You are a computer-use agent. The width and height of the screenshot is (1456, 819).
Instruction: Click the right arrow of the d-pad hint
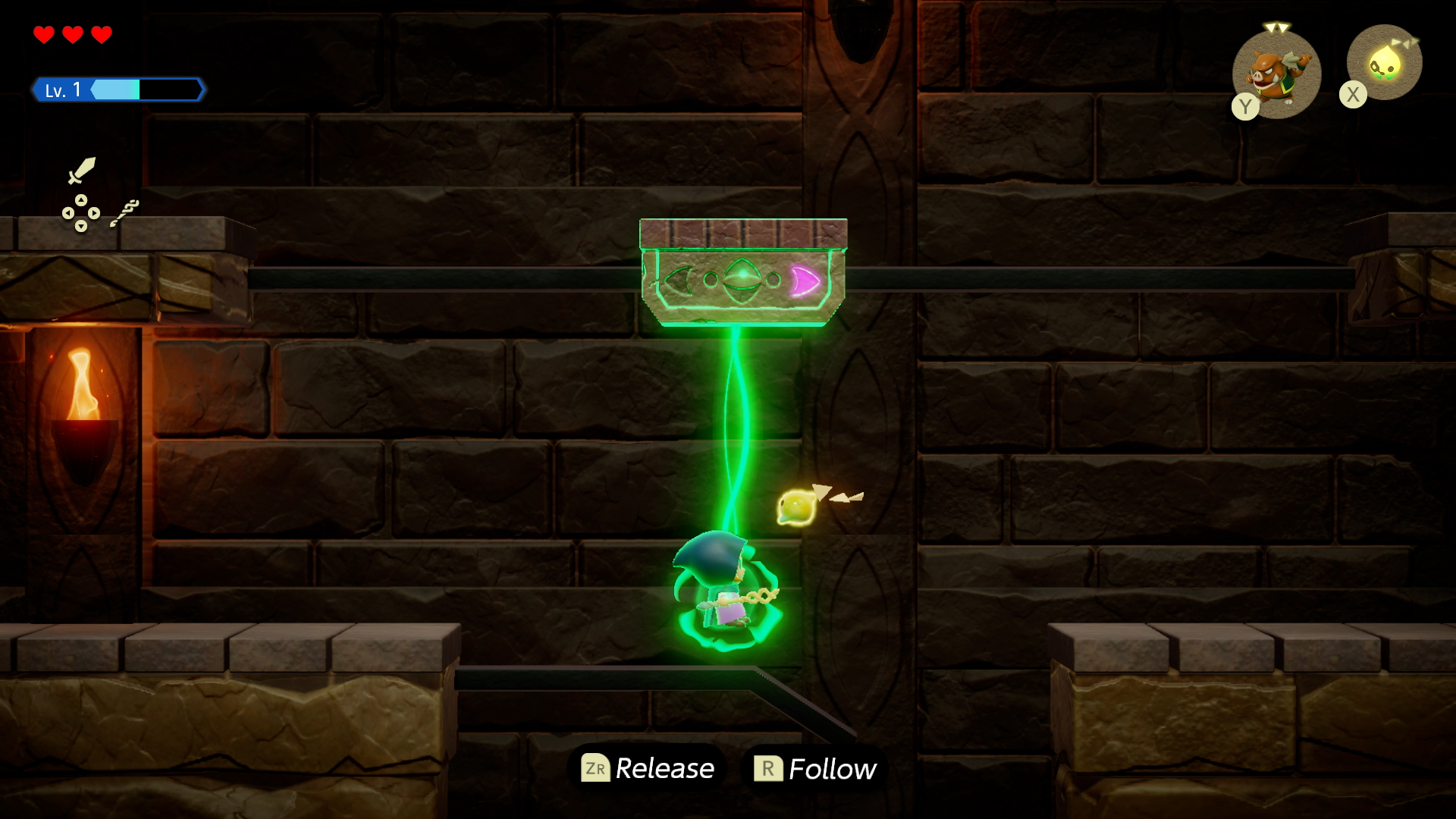point(94,213)
